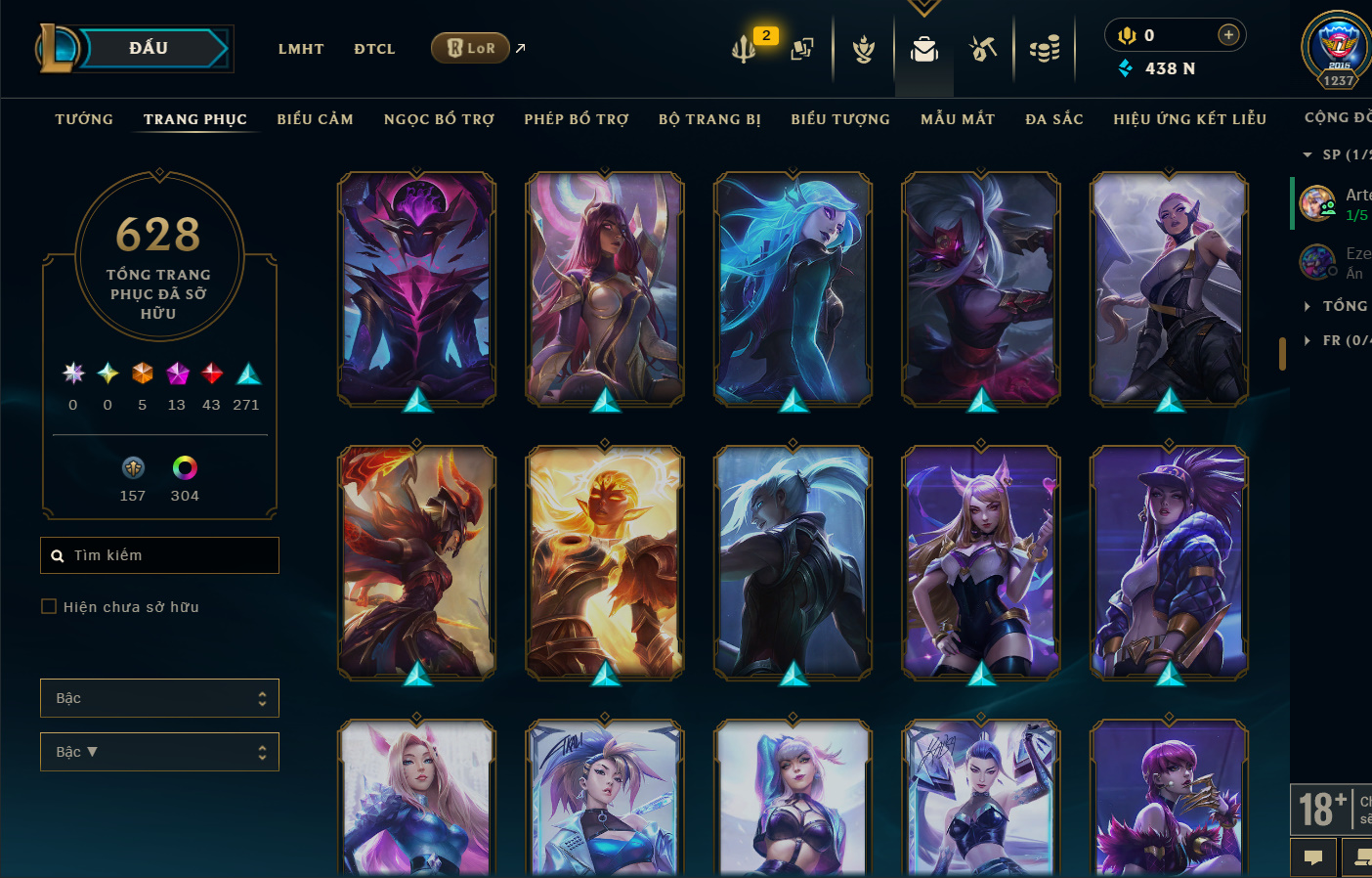The height and width of the screenshot is (878, 1372).
Task: Toggle the Hiện chưa sở hữu checkbox
Action: [49, 606]
